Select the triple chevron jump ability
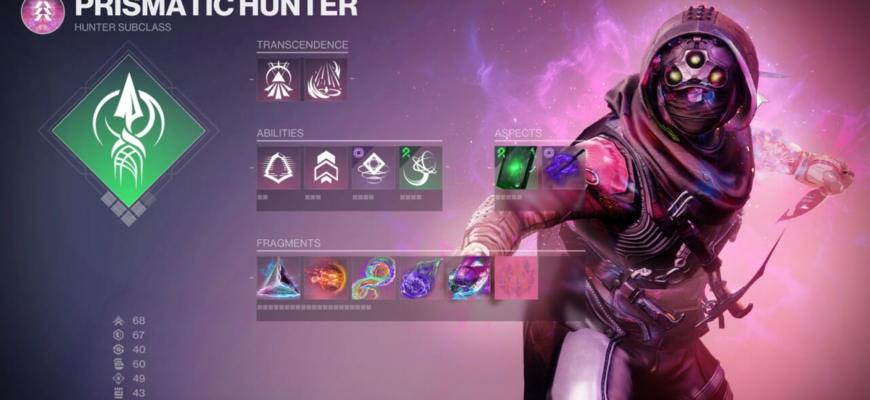Viewport: 870px width, 400px height. 325,167
